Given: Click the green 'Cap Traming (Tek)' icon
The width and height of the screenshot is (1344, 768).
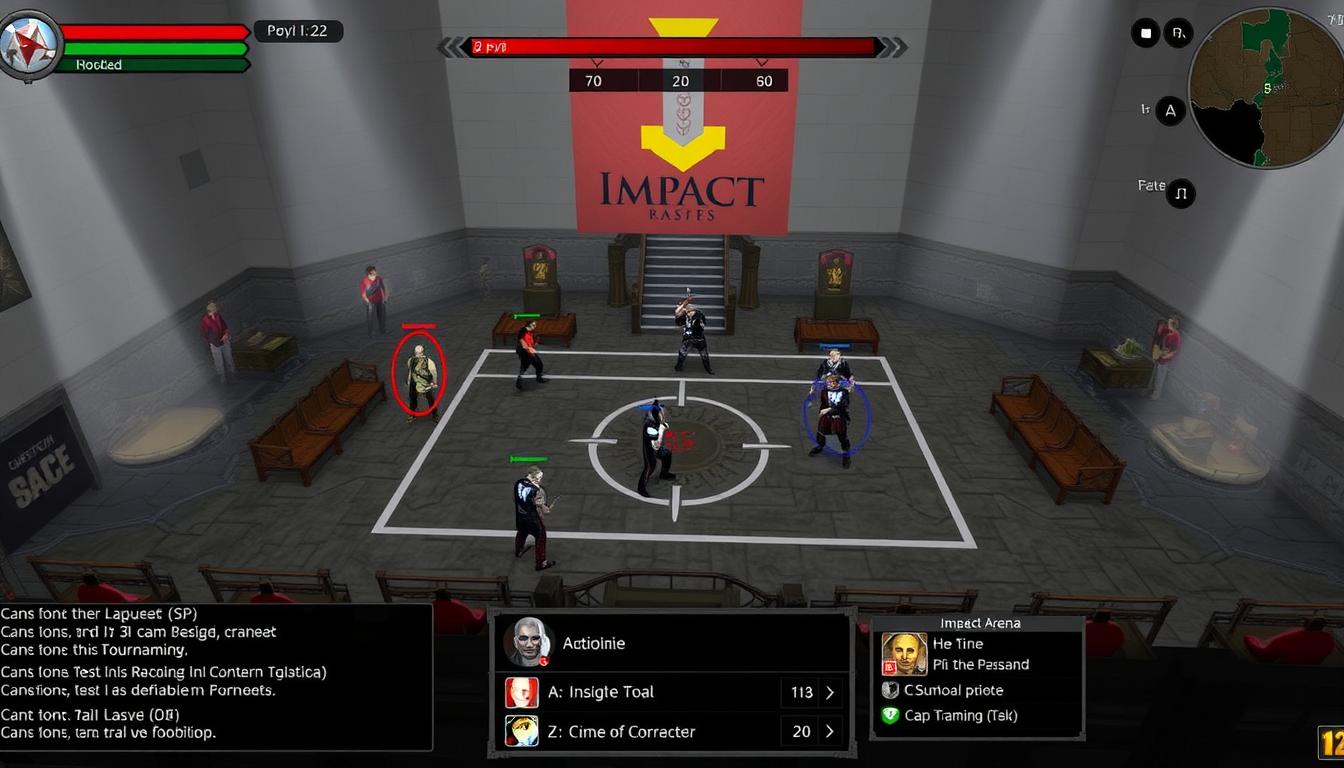Looking at the screenshot, I should (891, 716).
